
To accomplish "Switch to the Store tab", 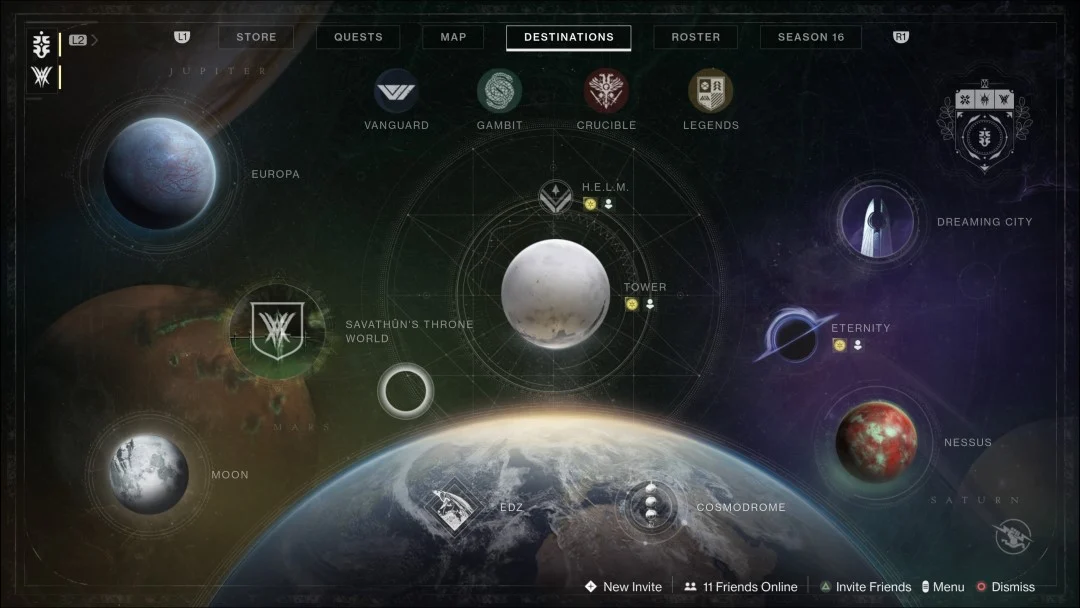I will [256, 37].
